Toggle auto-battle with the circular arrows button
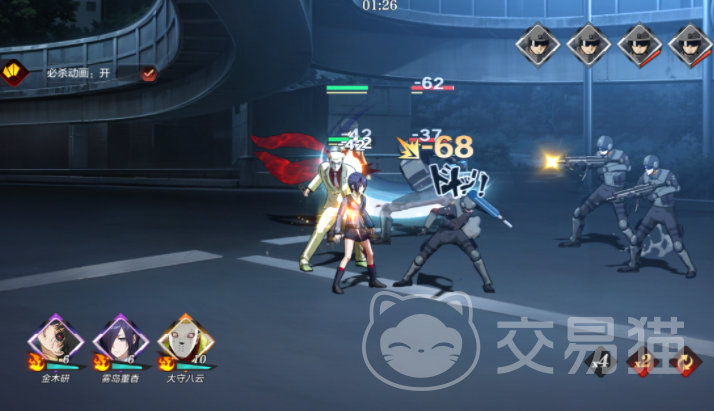The width and height of the screenshot is (714, 411). (x=687, y=362)
